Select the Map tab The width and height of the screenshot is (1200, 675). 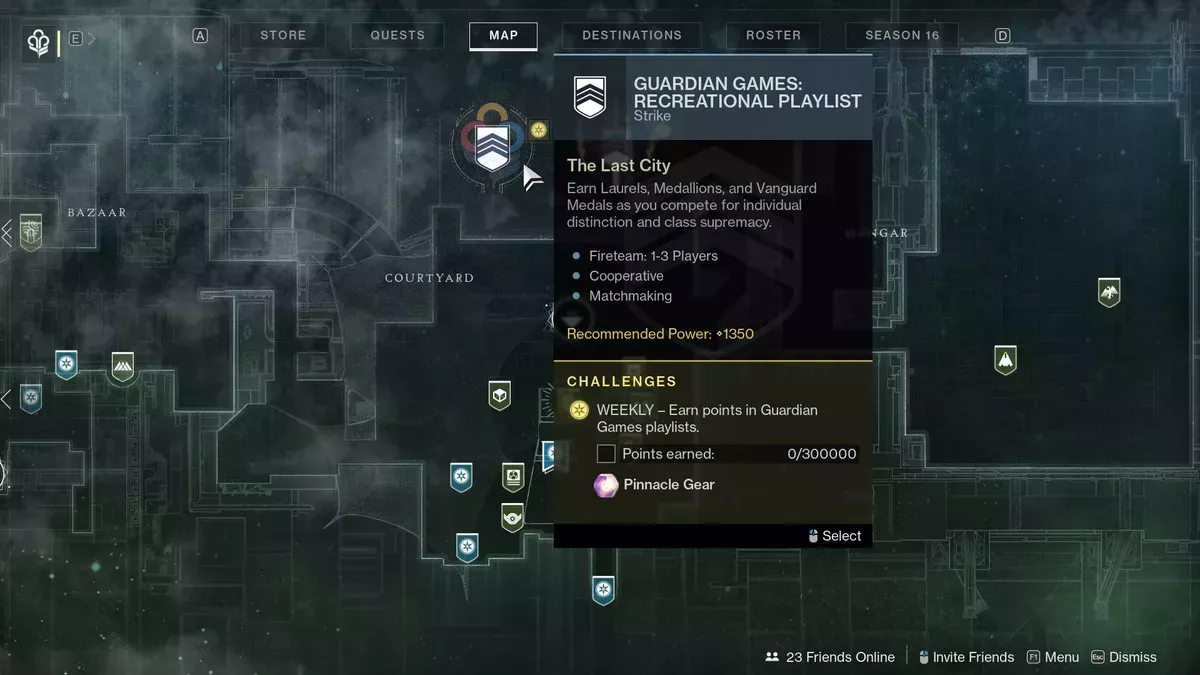coord(503,35)
